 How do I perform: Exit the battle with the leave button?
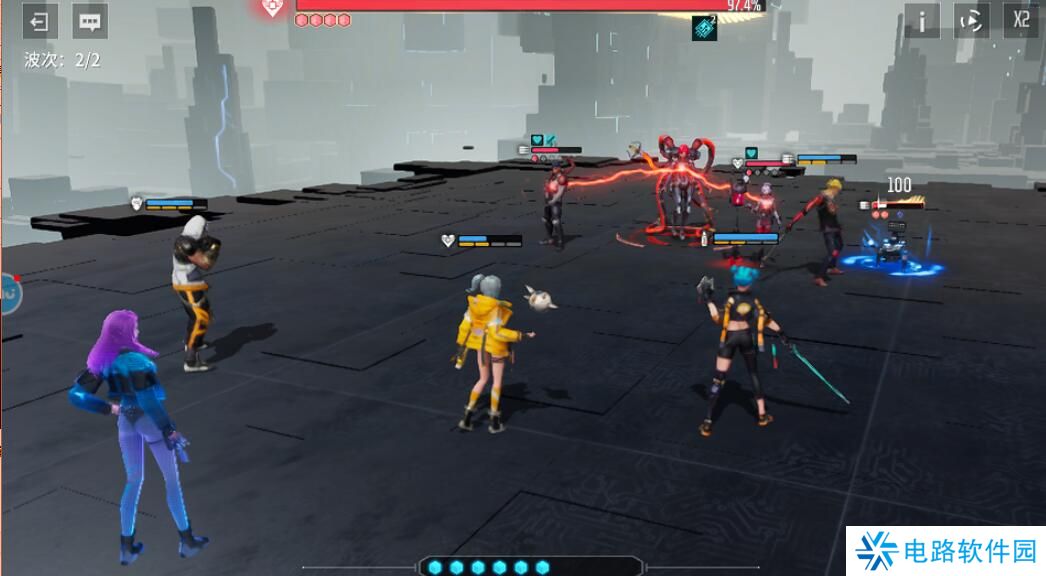pyautogui.click(x=40, y=21)
